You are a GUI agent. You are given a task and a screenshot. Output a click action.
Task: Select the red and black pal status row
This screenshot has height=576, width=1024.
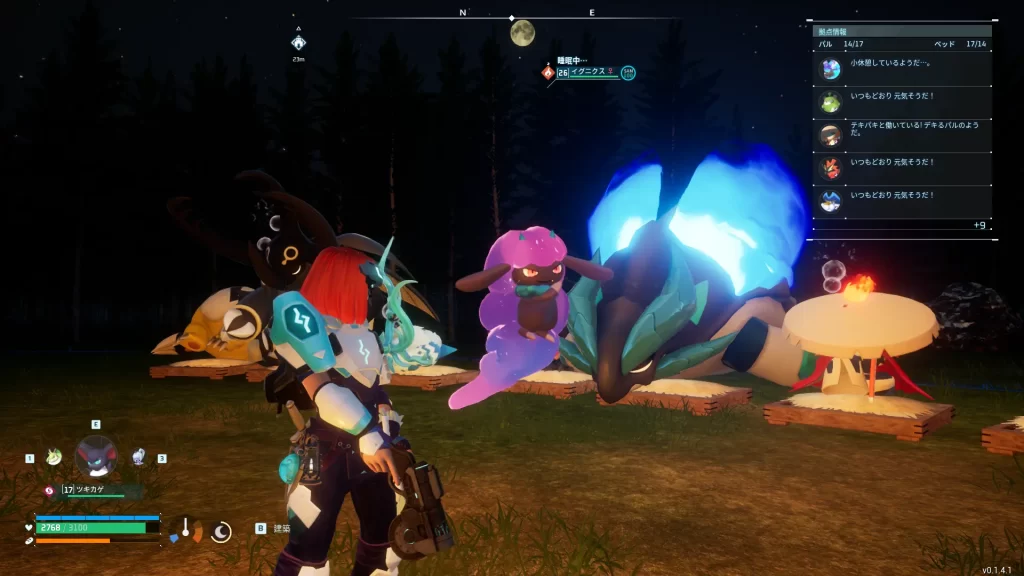click(902, 168)
